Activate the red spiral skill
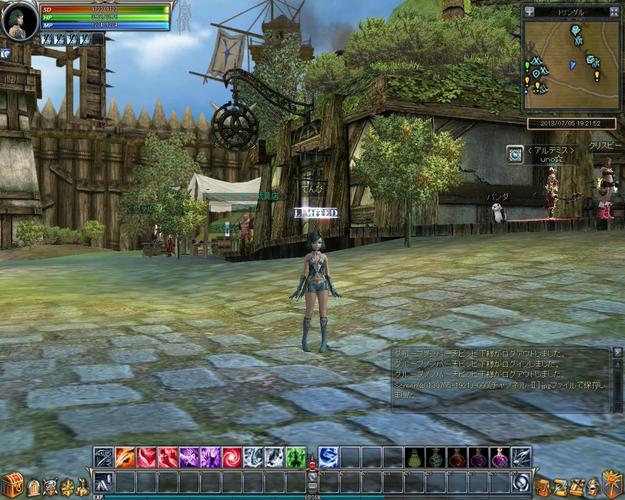Image resolution: width=625 pixels, height=500 pixels. tap(232, 458)
